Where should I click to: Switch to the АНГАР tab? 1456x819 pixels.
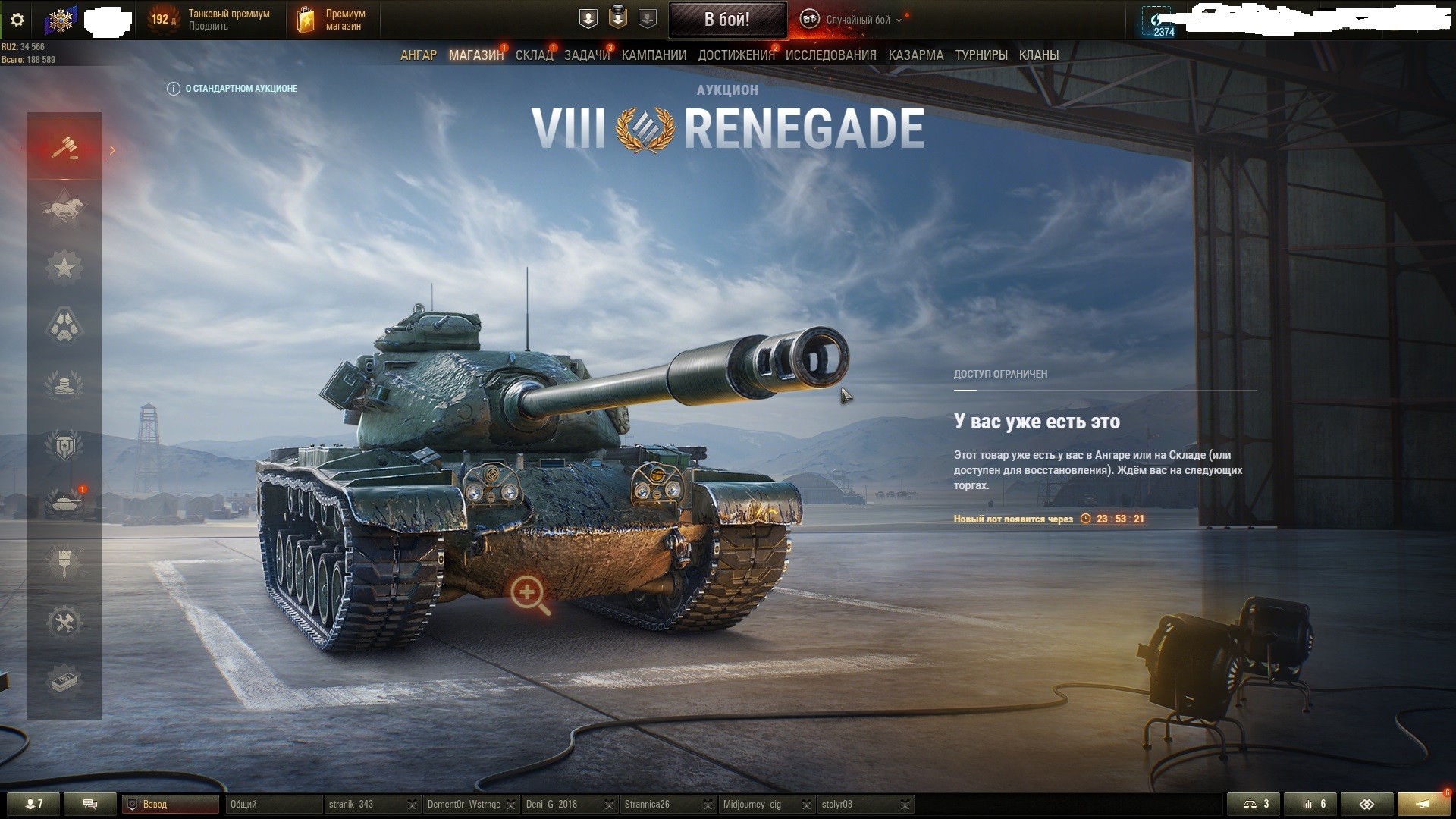(x=419, y=55)
